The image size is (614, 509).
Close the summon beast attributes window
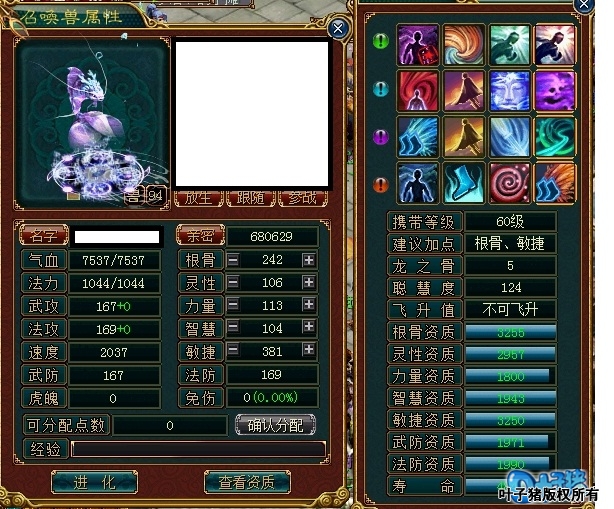[339, 29]
